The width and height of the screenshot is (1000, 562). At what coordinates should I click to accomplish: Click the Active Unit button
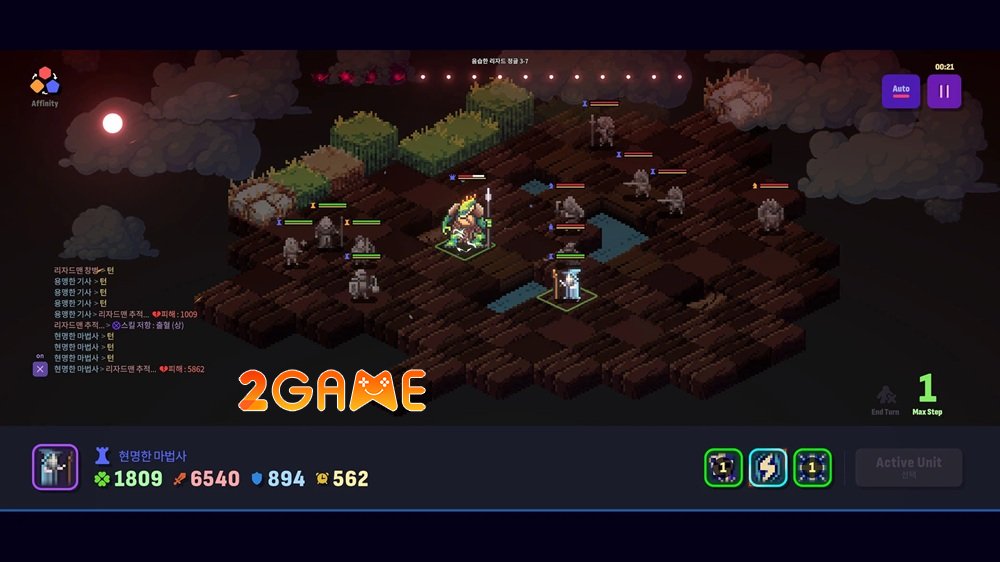coord(909,467)
